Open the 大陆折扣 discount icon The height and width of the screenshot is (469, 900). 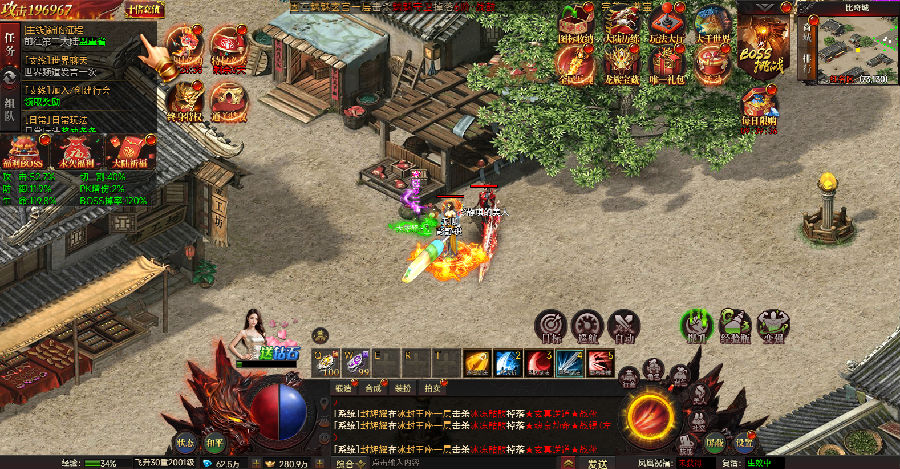click(129, 150)
